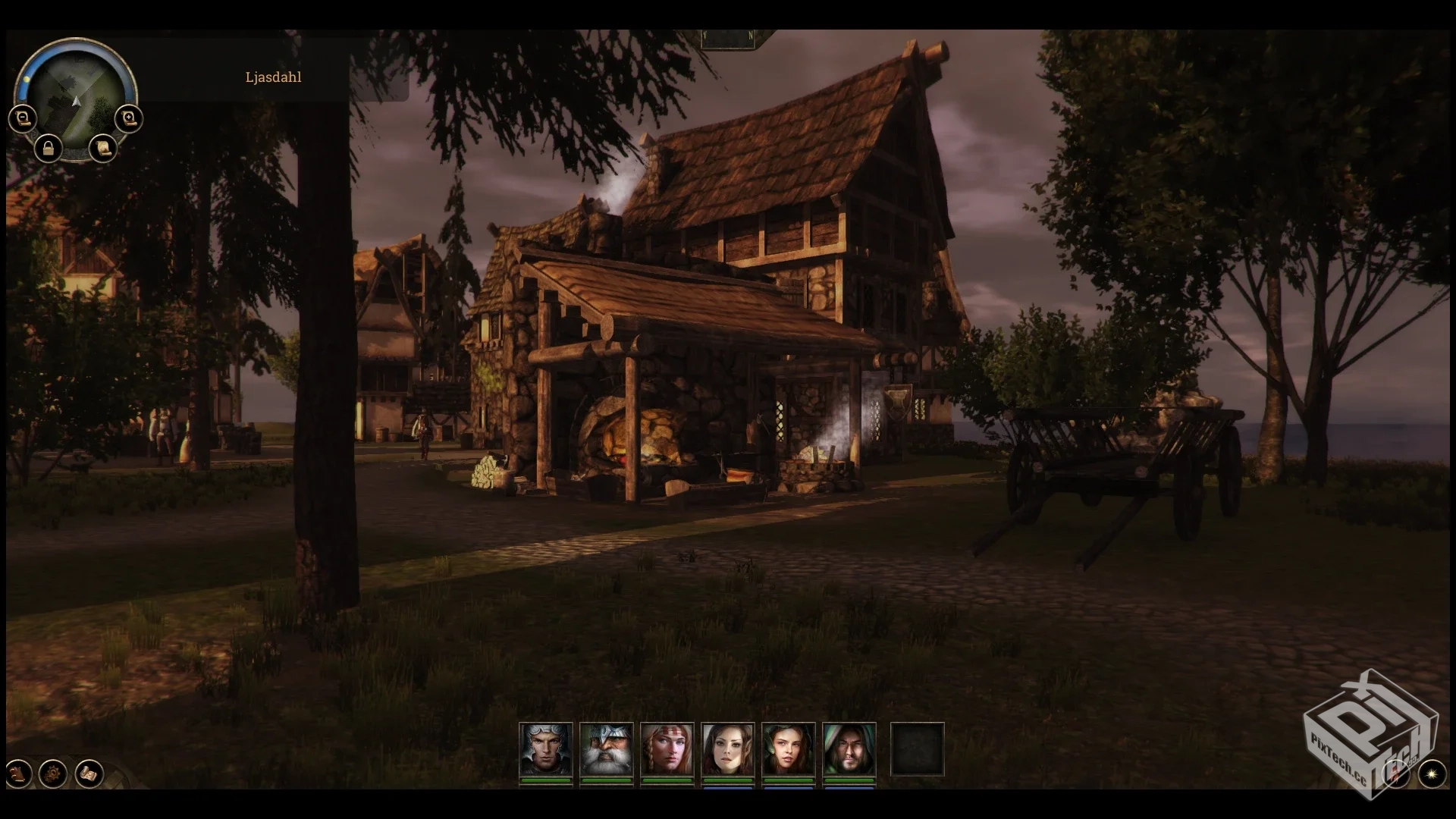Screen dimensions: 1456x819
Task: Open the map with the plain scroll button
Action: click(103, 147)
